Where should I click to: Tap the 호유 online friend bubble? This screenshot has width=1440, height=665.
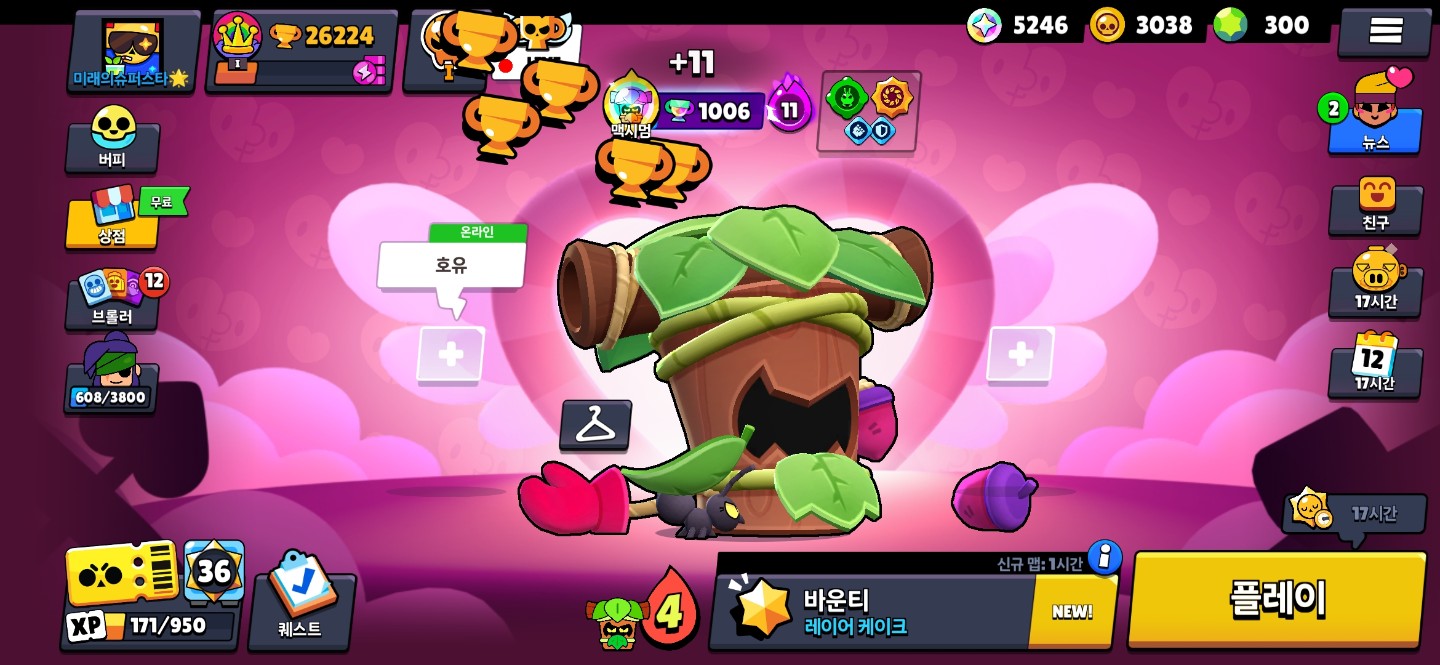451,266
